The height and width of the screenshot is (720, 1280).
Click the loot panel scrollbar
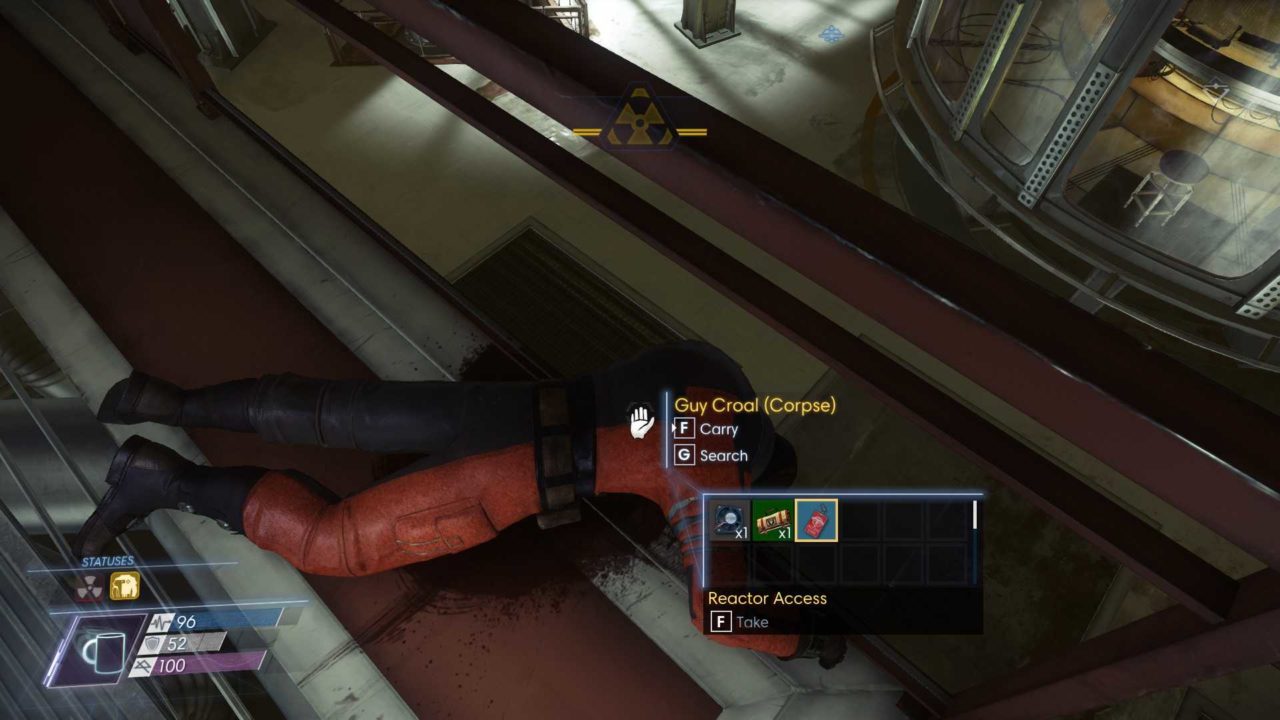(974, 514)
